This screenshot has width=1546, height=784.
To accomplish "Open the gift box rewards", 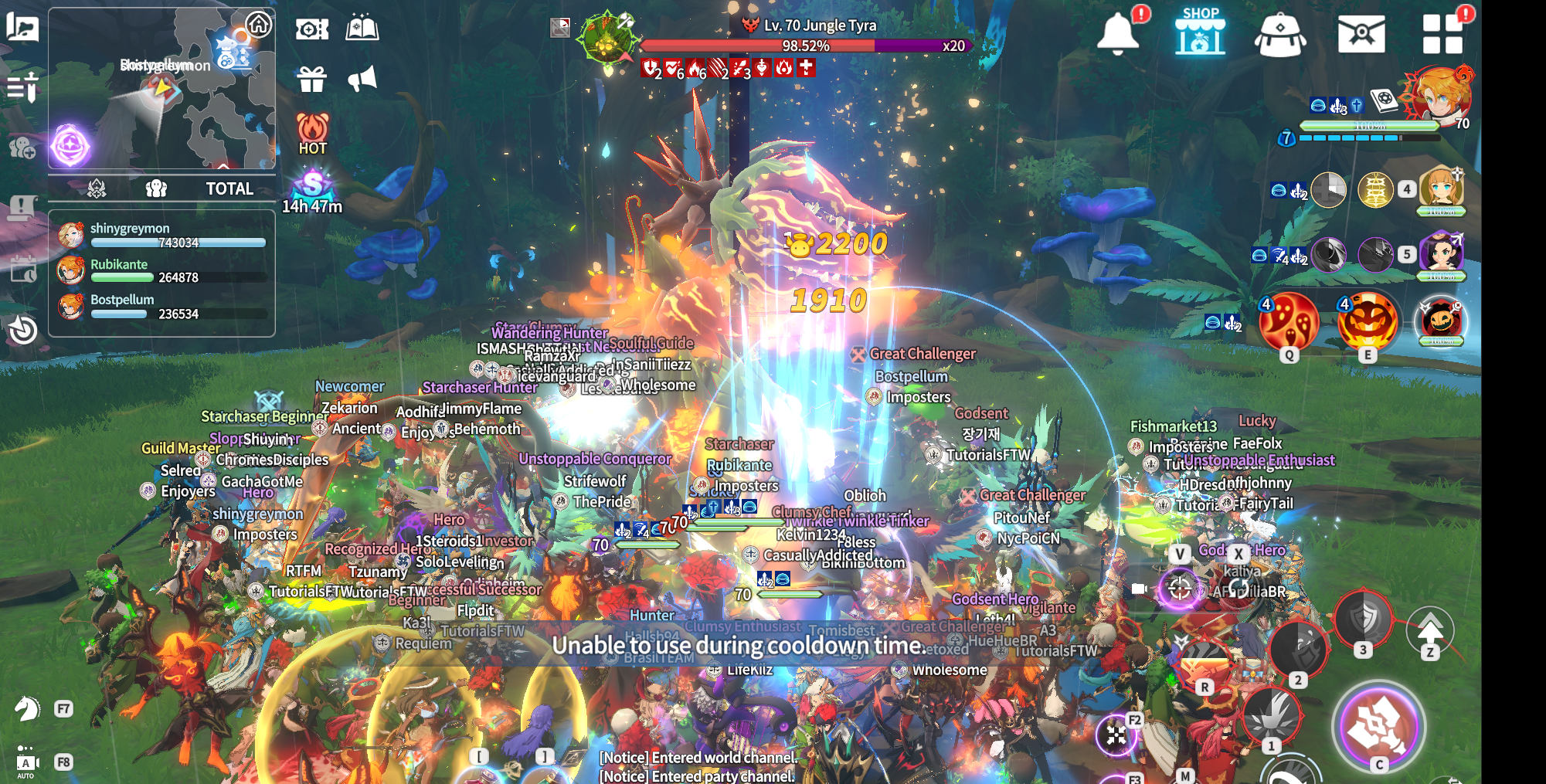I will [312, 79].
